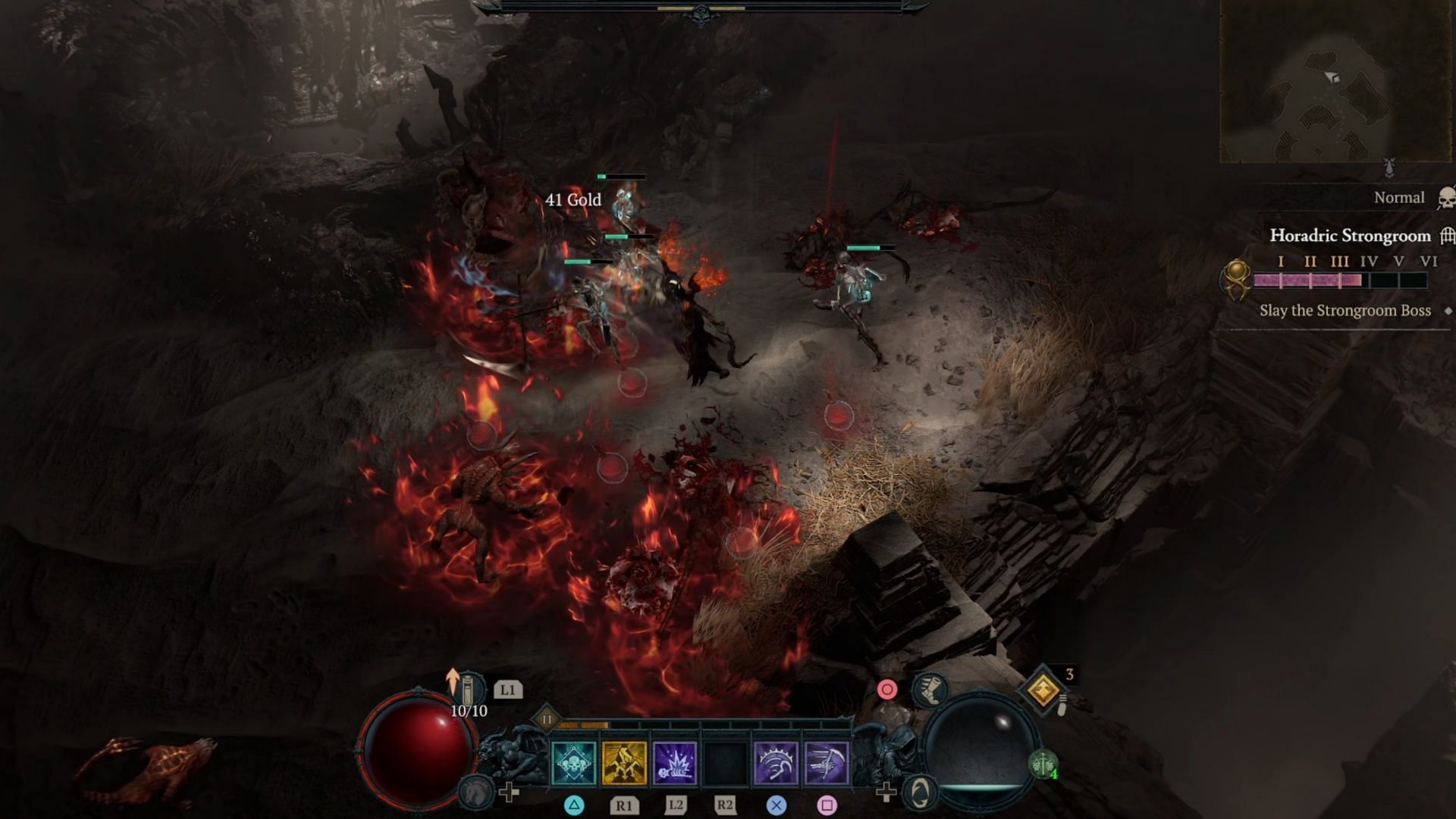
Task: Click the circular portal icon beside the orb
Action: pyautogui.click(x=920, y=792)
